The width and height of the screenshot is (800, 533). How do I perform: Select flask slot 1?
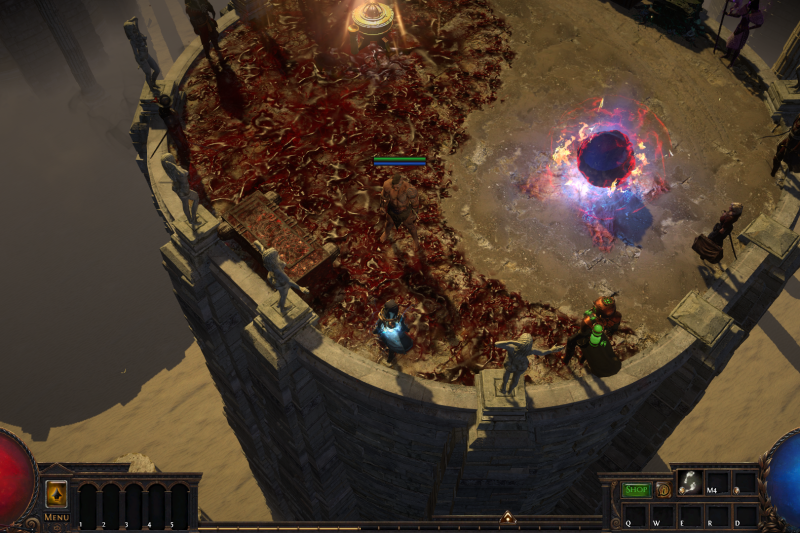click(x=88, y=504)
